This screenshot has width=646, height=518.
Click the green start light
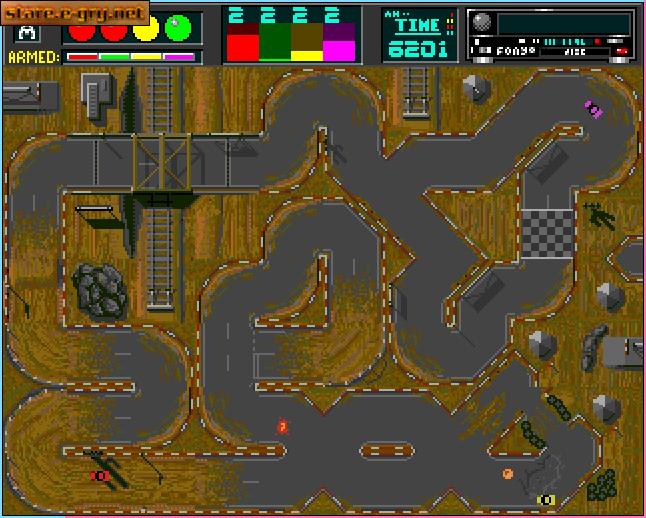coord(179,29)
